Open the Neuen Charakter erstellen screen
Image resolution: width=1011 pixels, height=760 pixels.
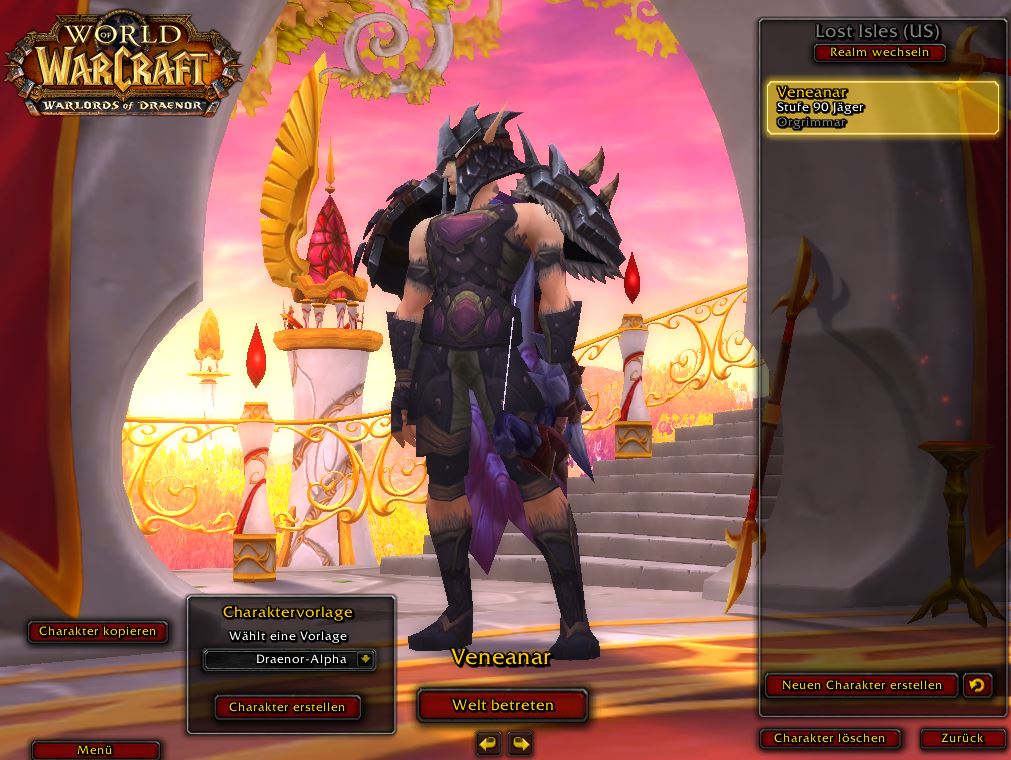861,685
